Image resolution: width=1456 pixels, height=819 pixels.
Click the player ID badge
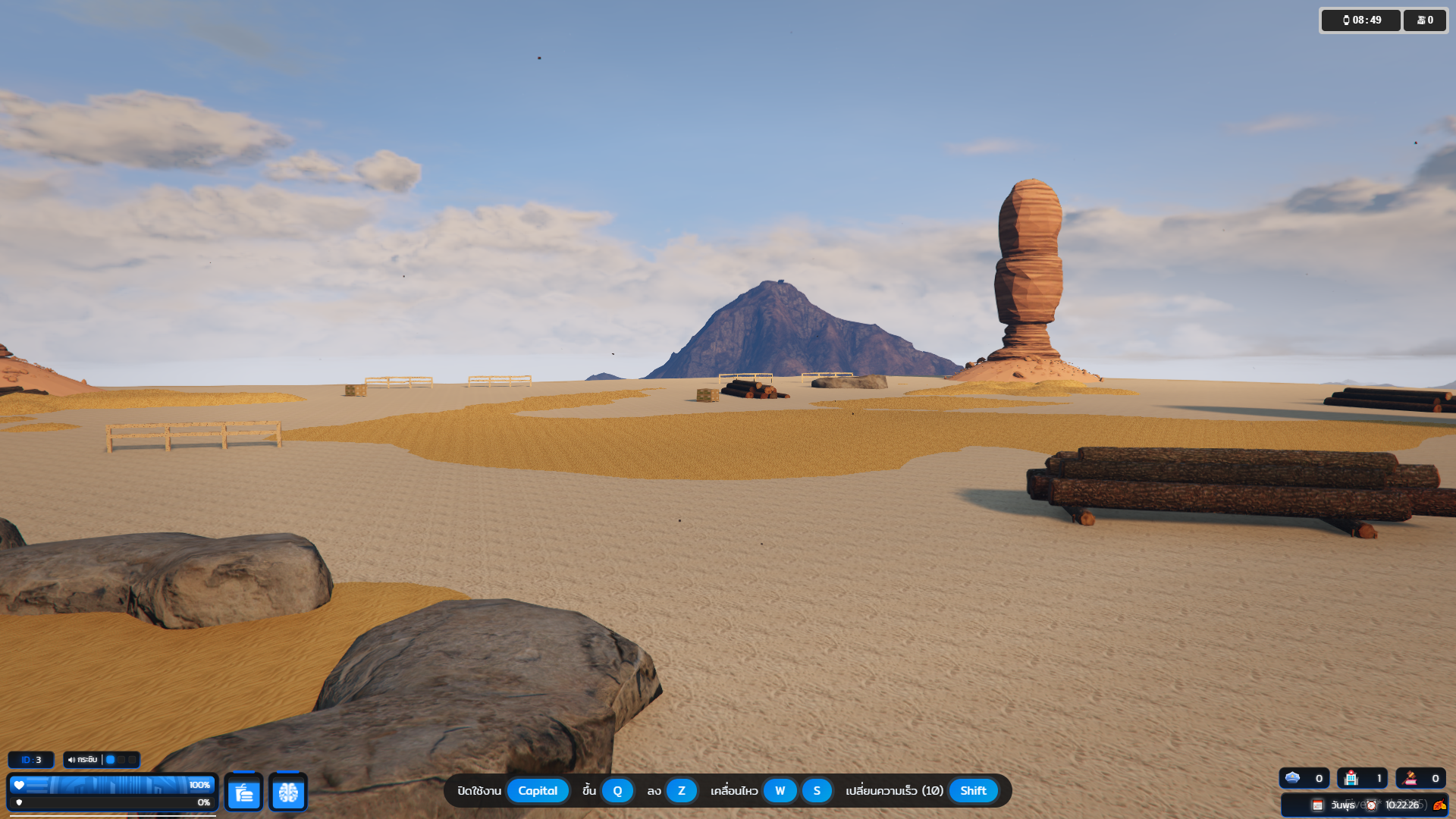click(x=31, y=759)
